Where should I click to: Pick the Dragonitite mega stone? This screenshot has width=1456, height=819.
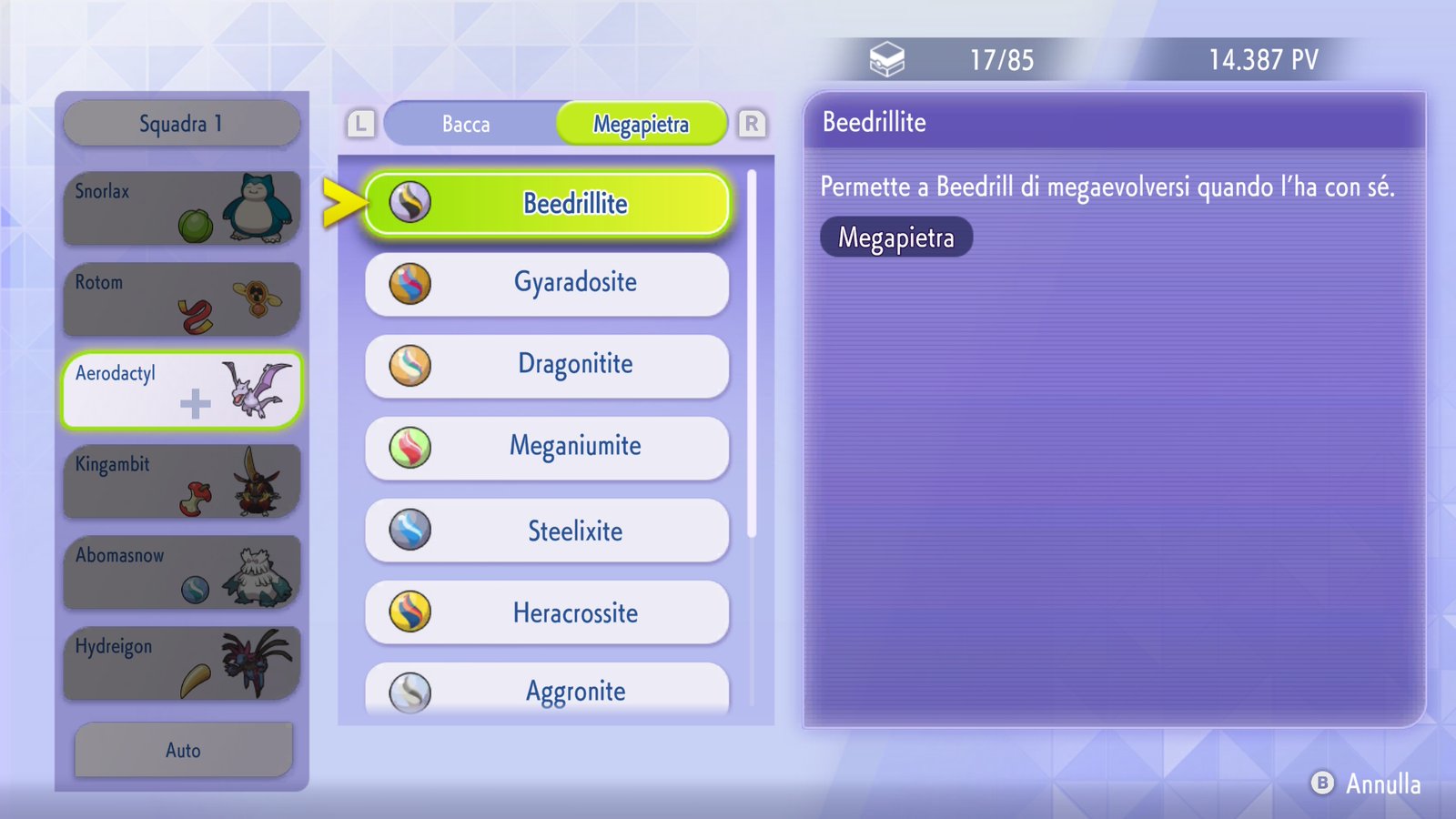(x=547, y=365)
